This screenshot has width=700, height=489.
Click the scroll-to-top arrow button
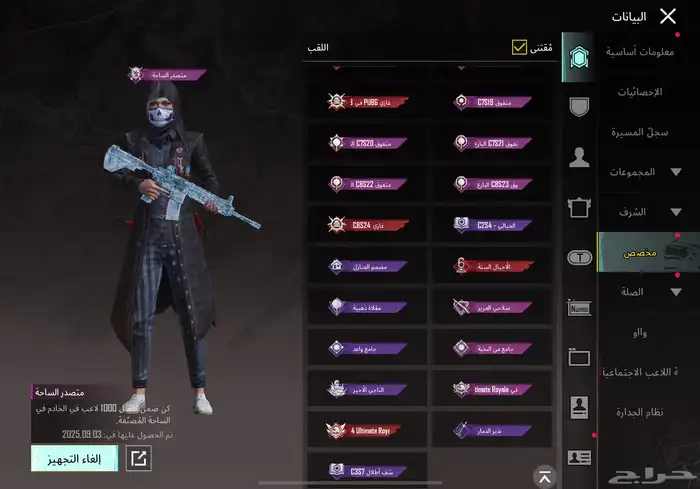544,476
